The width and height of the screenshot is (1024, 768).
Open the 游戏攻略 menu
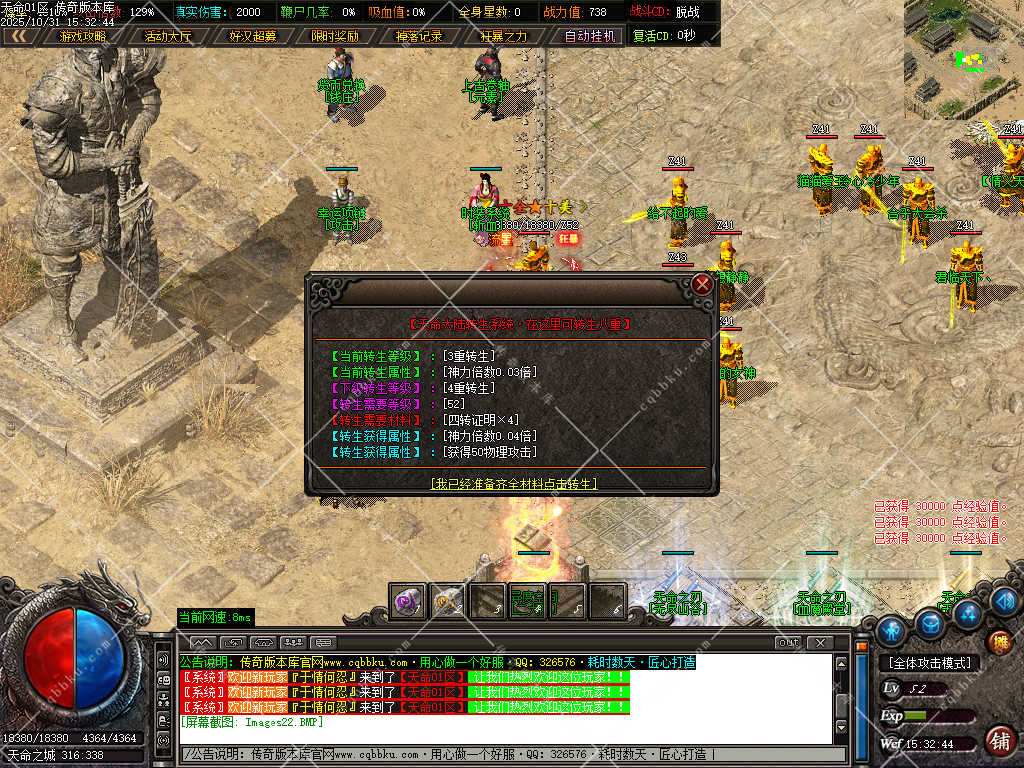click(x=82, y=36)
